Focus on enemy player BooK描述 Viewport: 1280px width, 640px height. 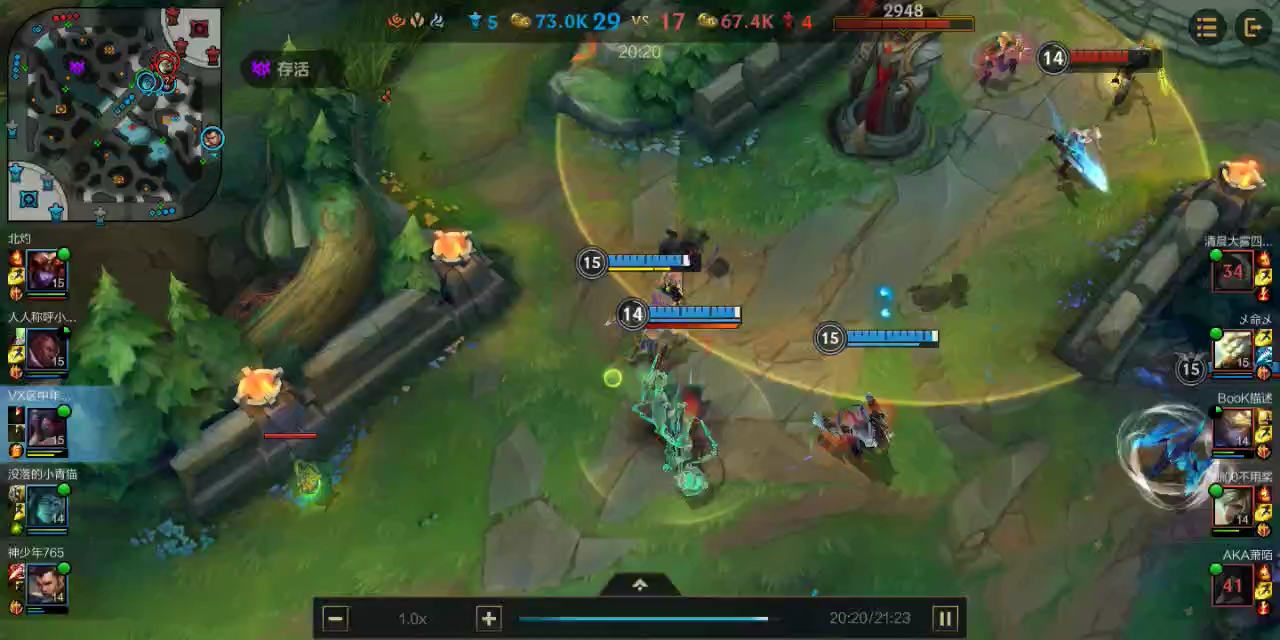coord(1232,428)
